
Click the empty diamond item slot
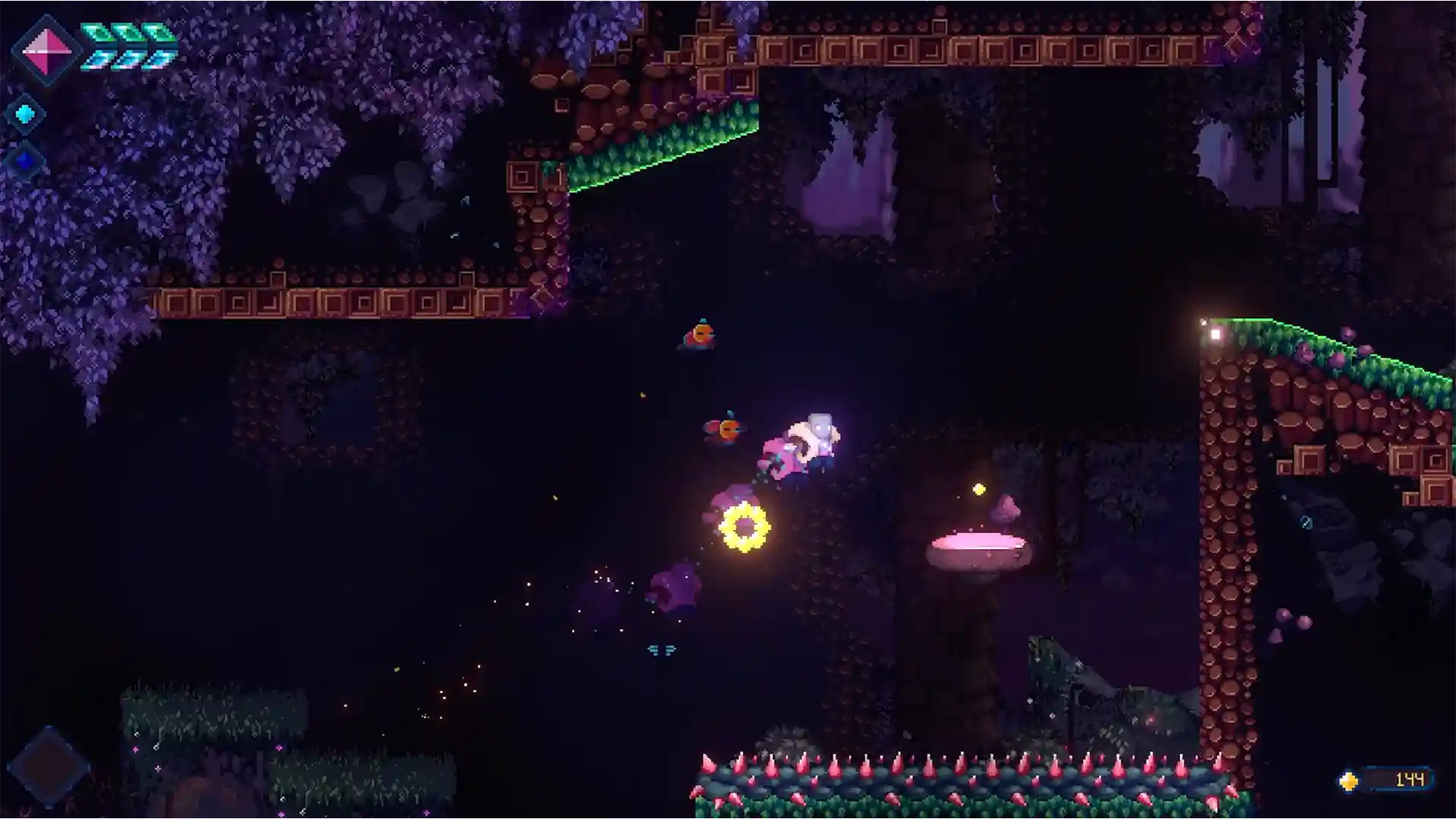[x=48, y=766]
